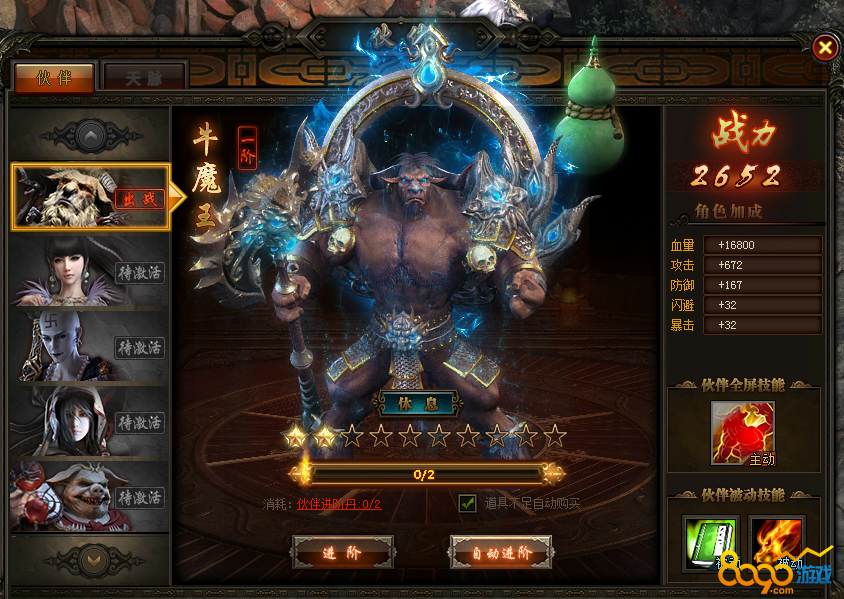The height and width of the screenshot is (599, 844).
Task: Select the pig-faced companion portrait
Action: pyautogui.click(x=90, y=496)
